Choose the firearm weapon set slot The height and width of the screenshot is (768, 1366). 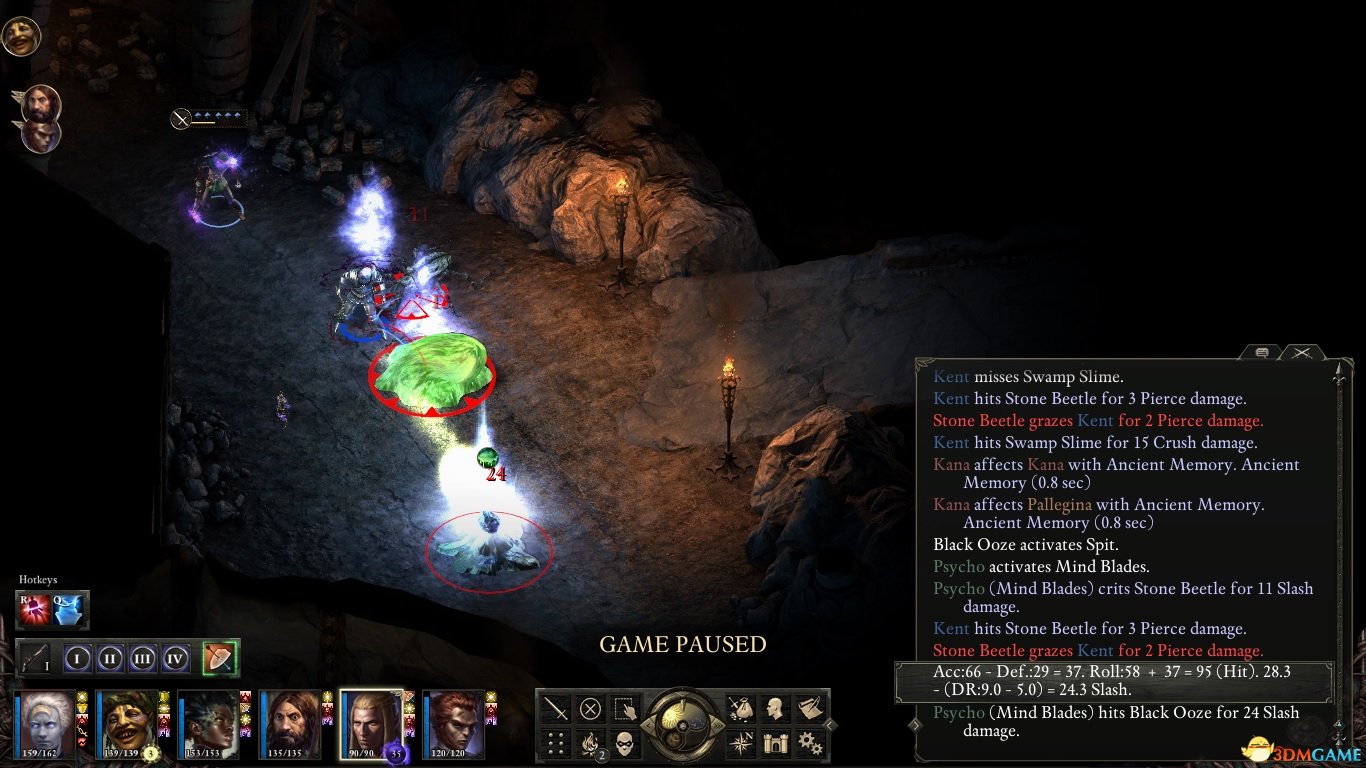click(38, 658)
